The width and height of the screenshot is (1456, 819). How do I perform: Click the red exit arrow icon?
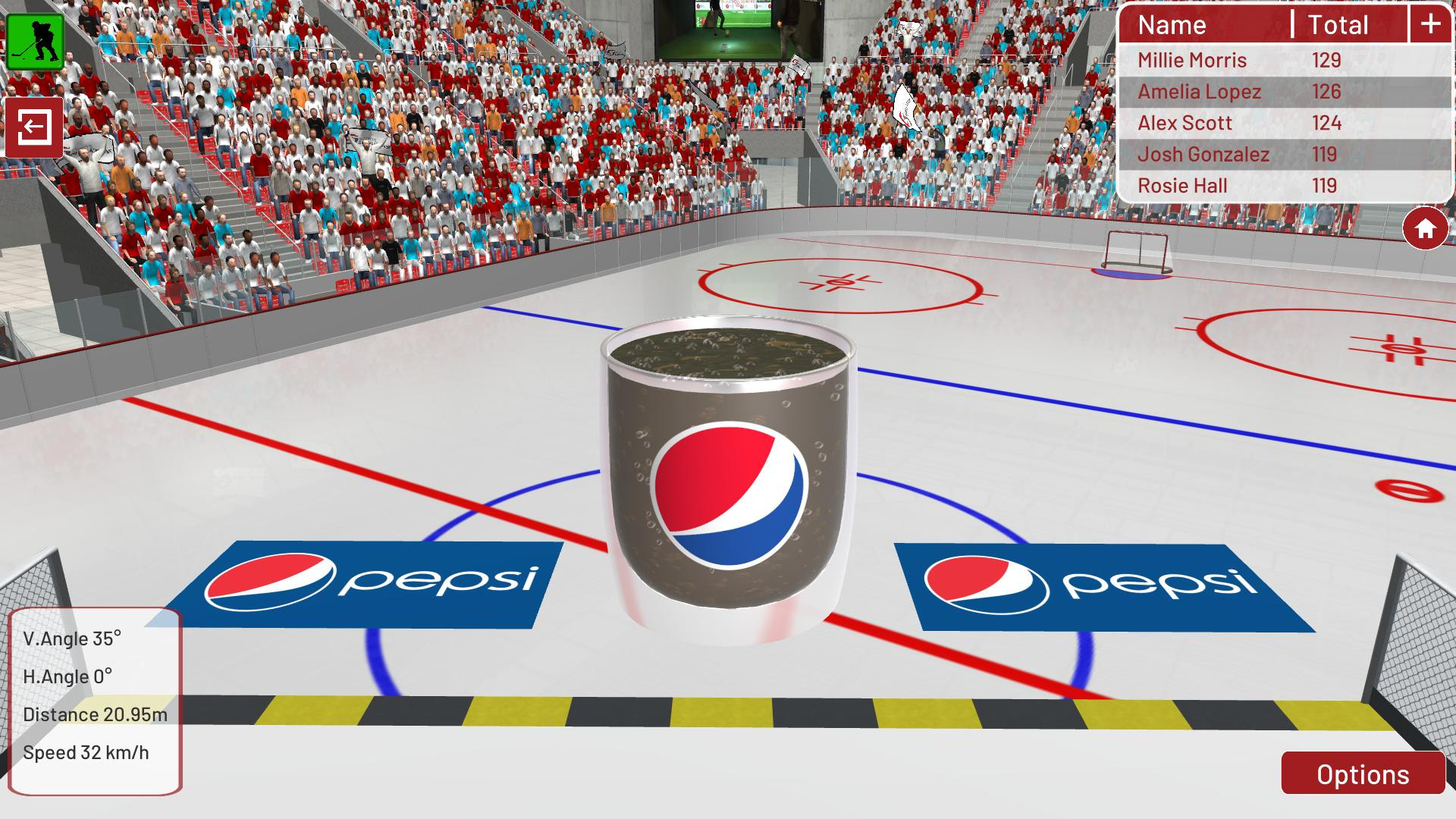(x=33, y=127)
